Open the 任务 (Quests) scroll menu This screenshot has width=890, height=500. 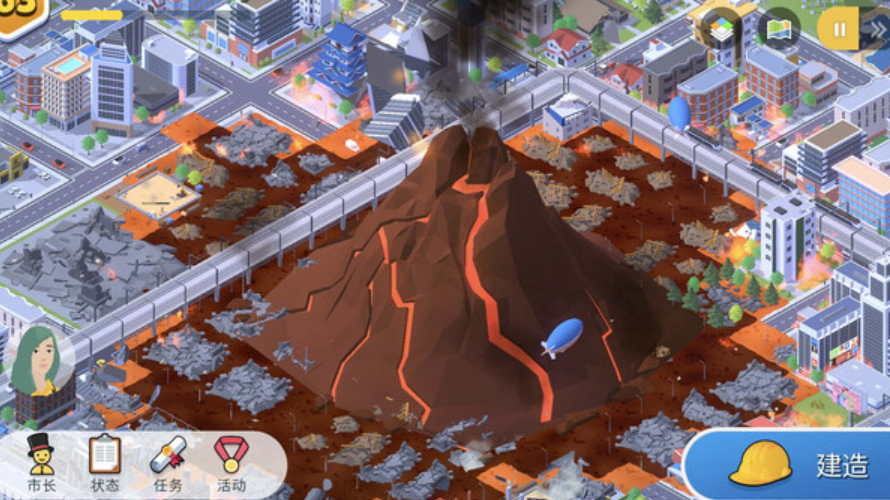tap(168, 464)
